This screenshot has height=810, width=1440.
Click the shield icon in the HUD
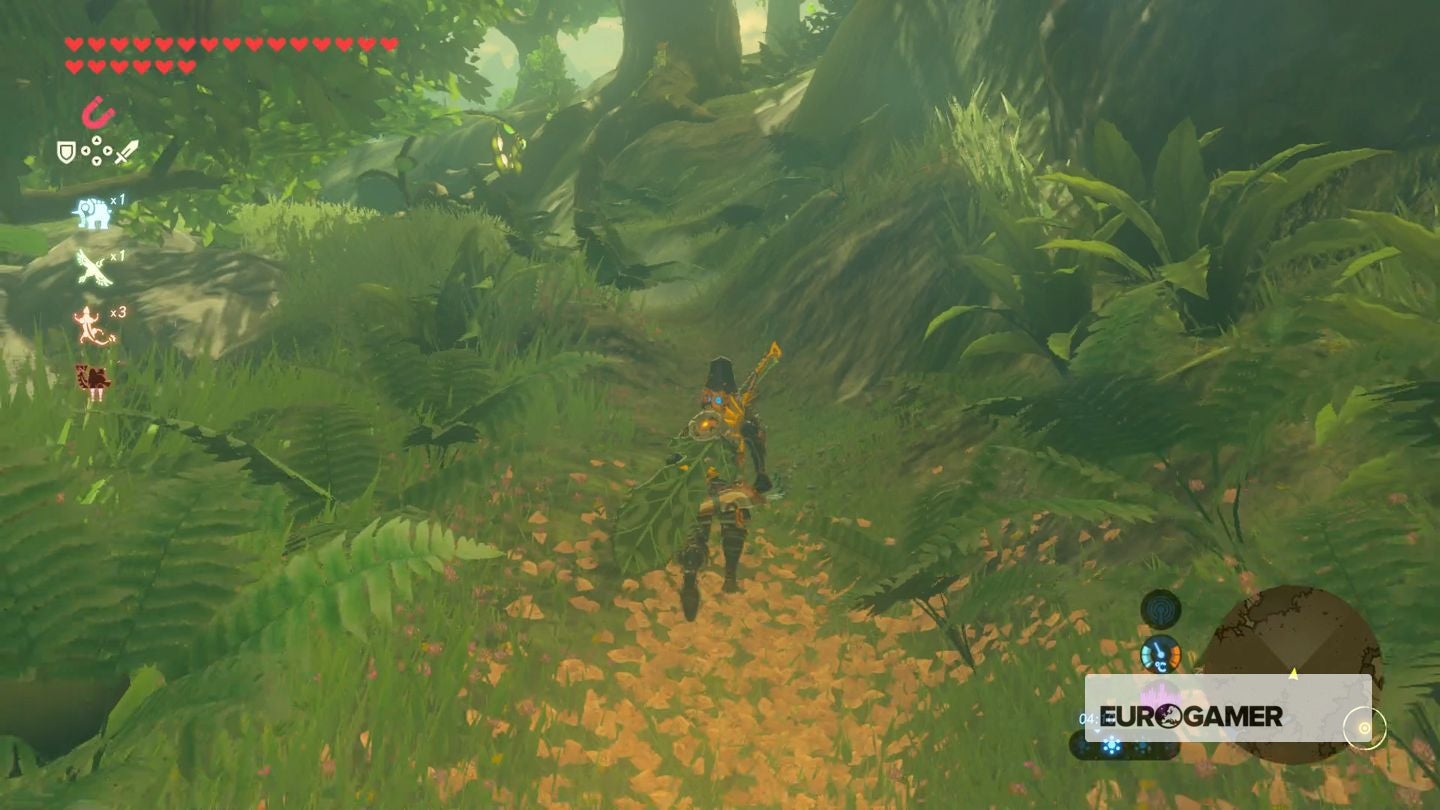tap(65, 152)
